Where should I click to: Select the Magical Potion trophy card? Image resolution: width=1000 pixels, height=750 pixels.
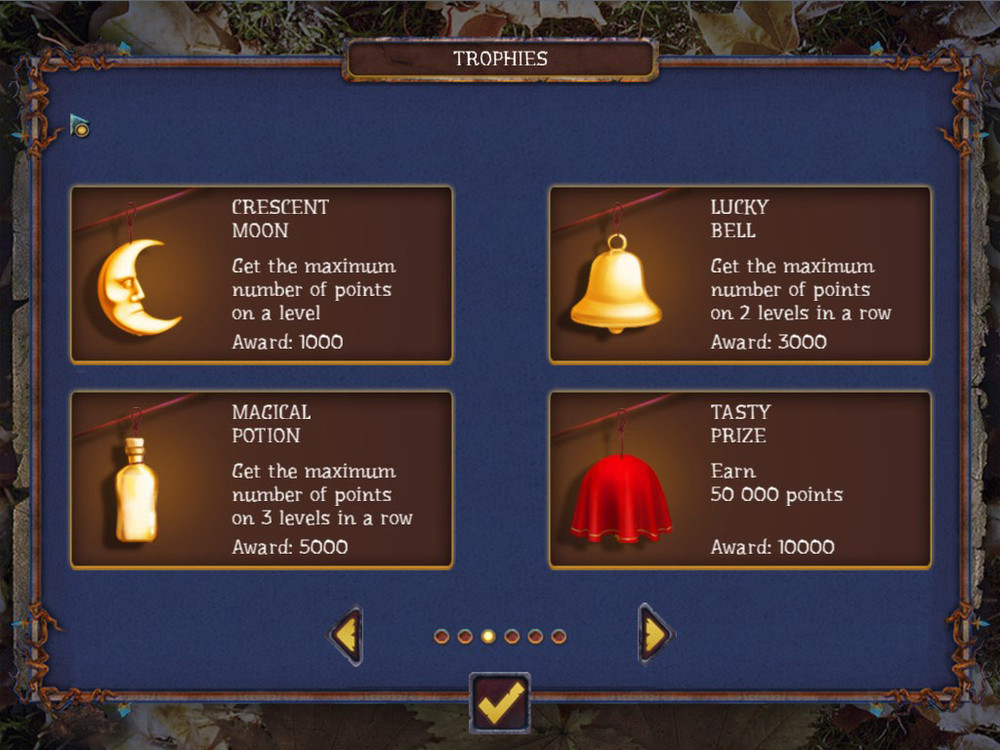click(261, 480)
